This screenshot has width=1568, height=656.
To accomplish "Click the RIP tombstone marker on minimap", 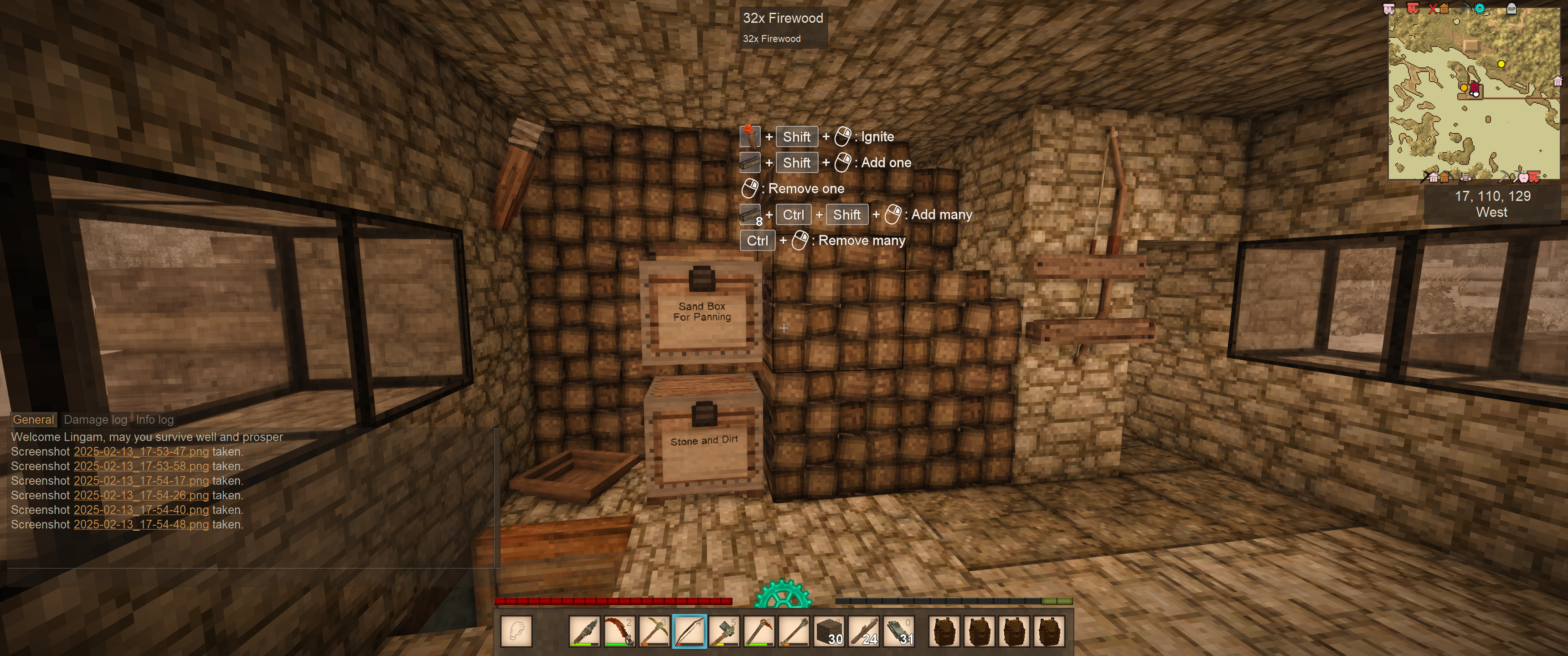I will (x=1511, y=9).
